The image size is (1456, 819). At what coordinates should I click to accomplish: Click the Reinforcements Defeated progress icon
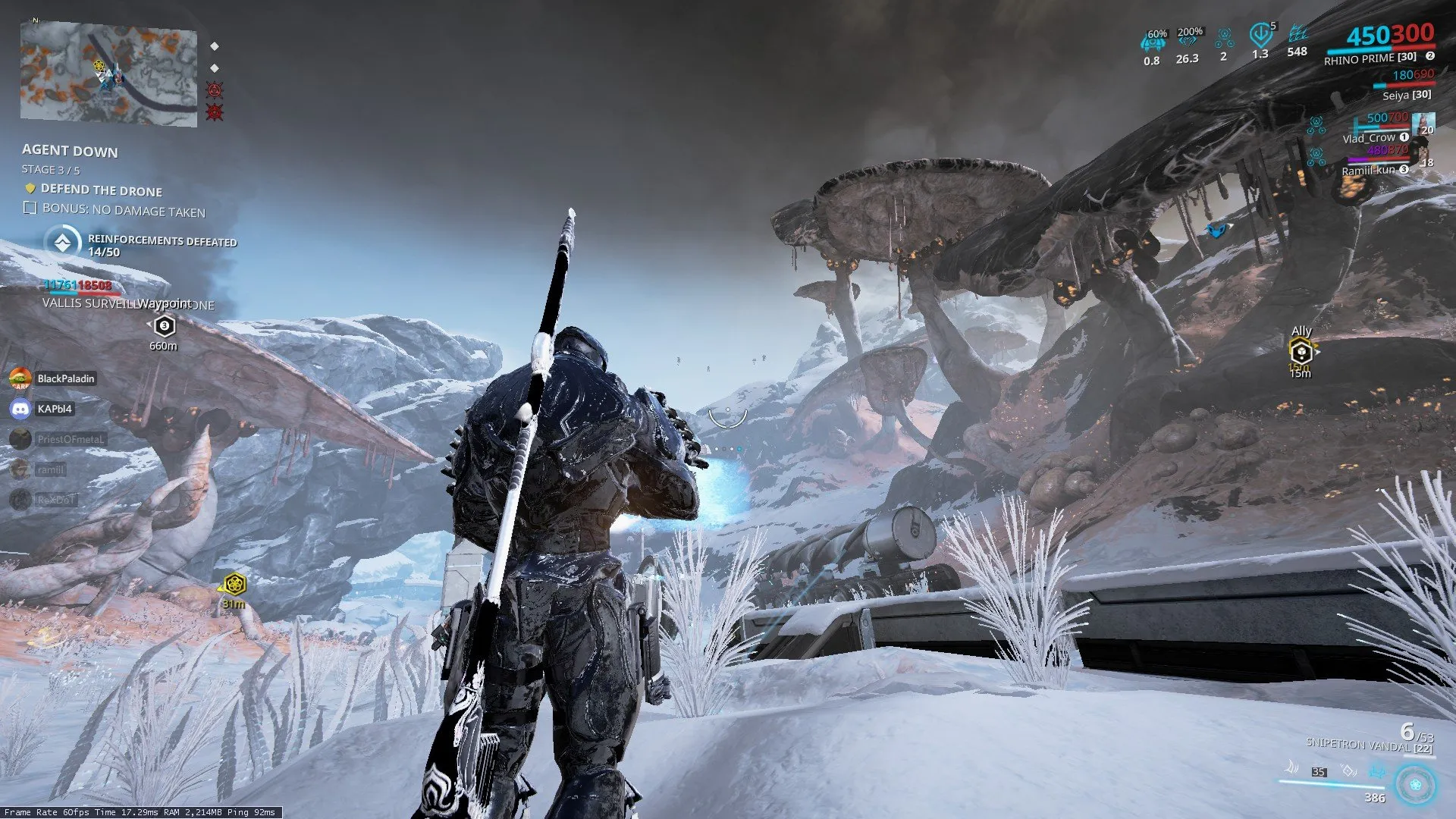tap(62, 243)
